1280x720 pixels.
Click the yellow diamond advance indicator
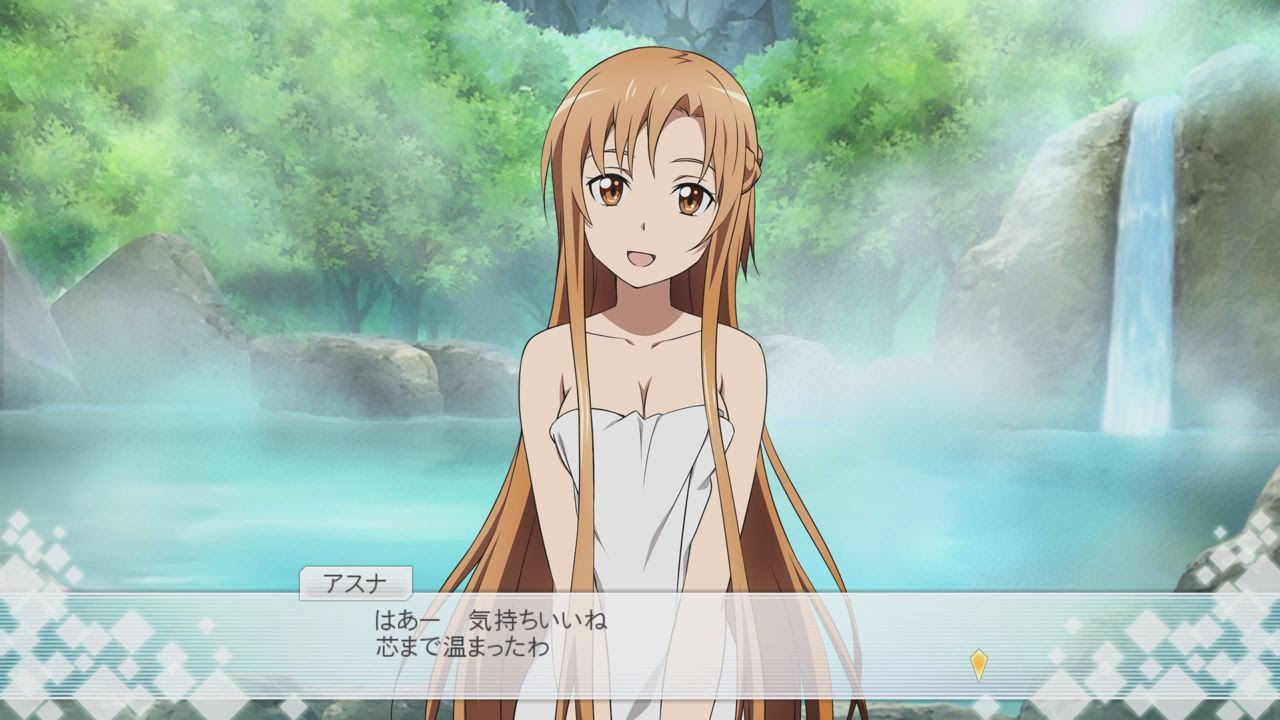tap(978, 661)
